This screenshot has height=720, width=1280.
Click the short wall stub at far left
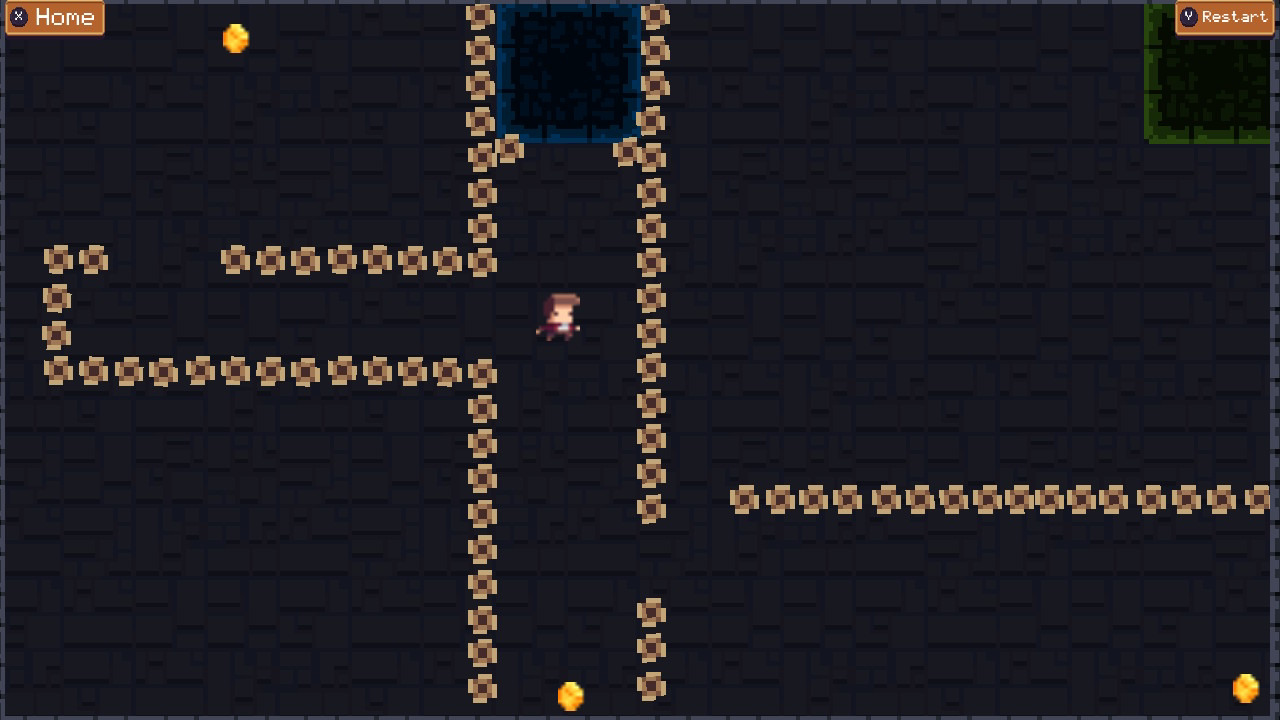pyautogui.click(x=57, y=297)
